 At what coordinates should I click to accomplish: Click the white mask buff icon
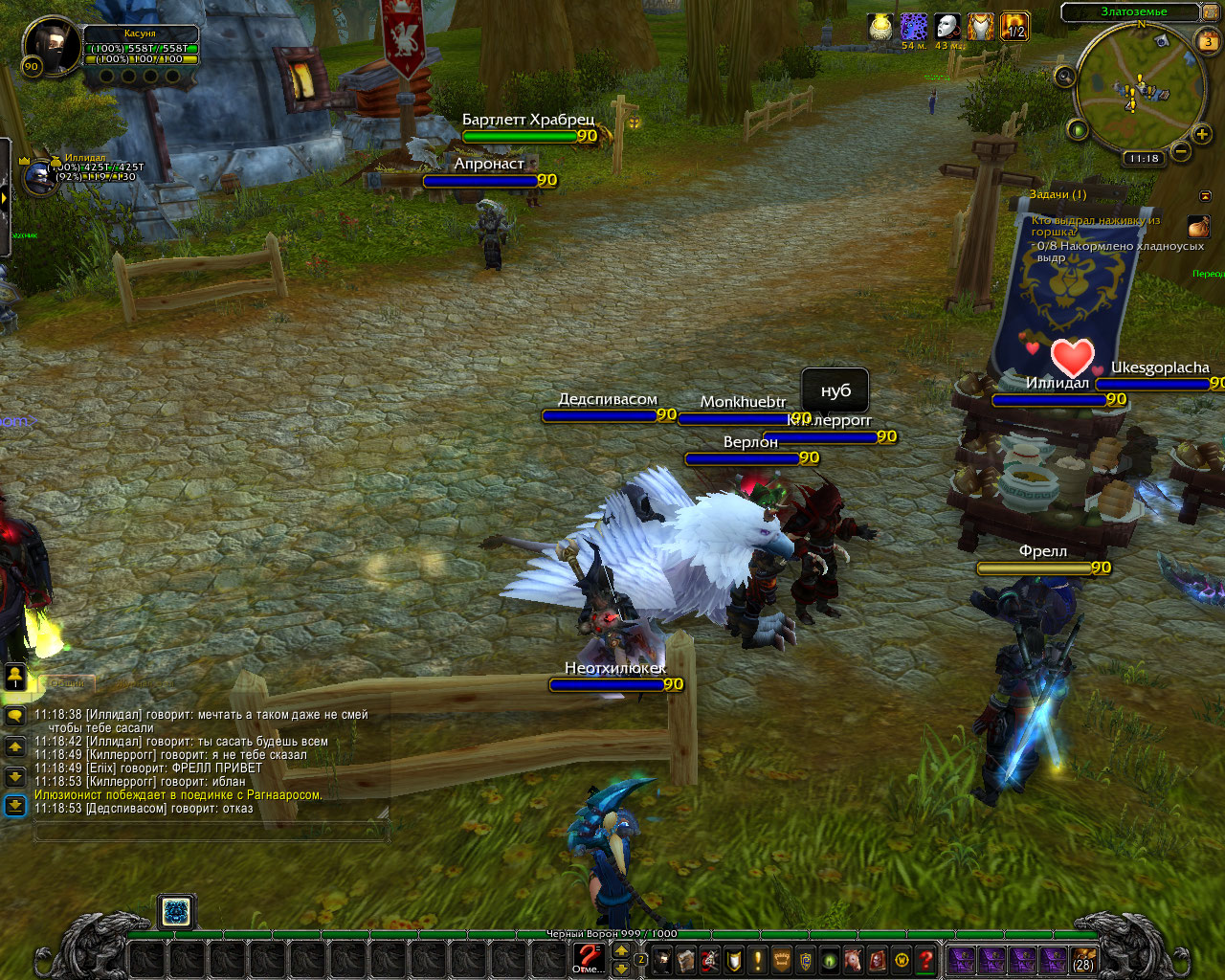coord(947,27)
